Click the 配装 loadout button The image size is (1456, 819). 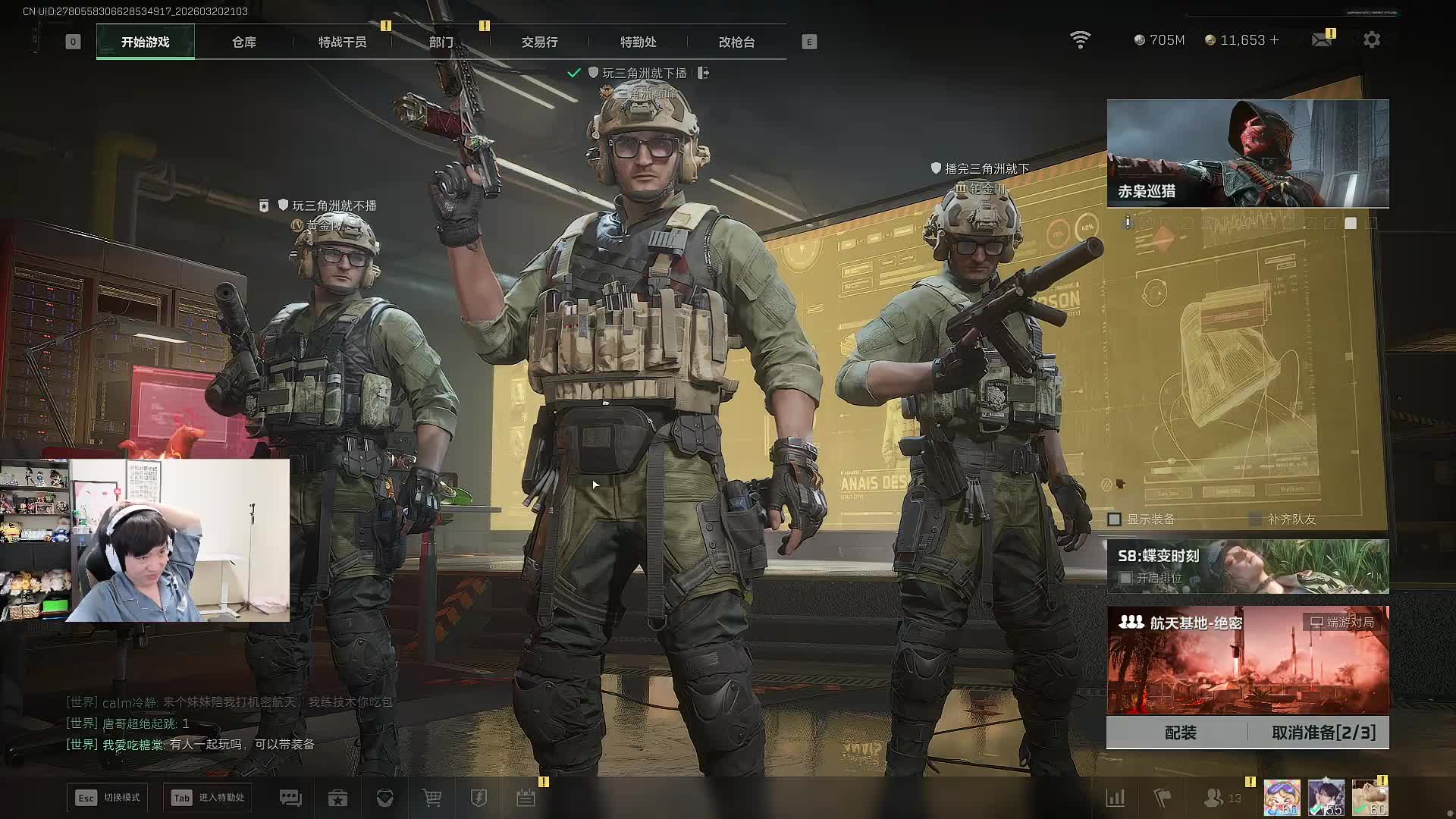point(1180,733)
